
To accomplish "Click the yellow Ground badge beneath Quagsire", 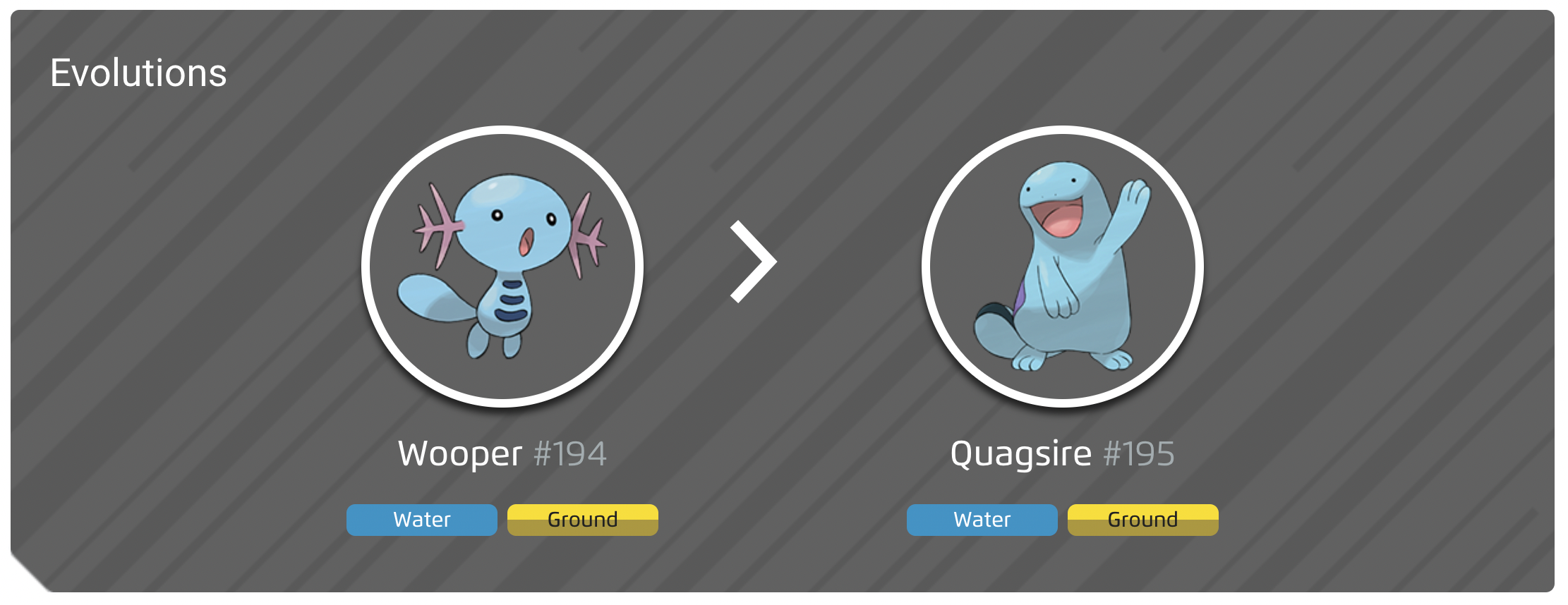I will (x=1142, y=520).
